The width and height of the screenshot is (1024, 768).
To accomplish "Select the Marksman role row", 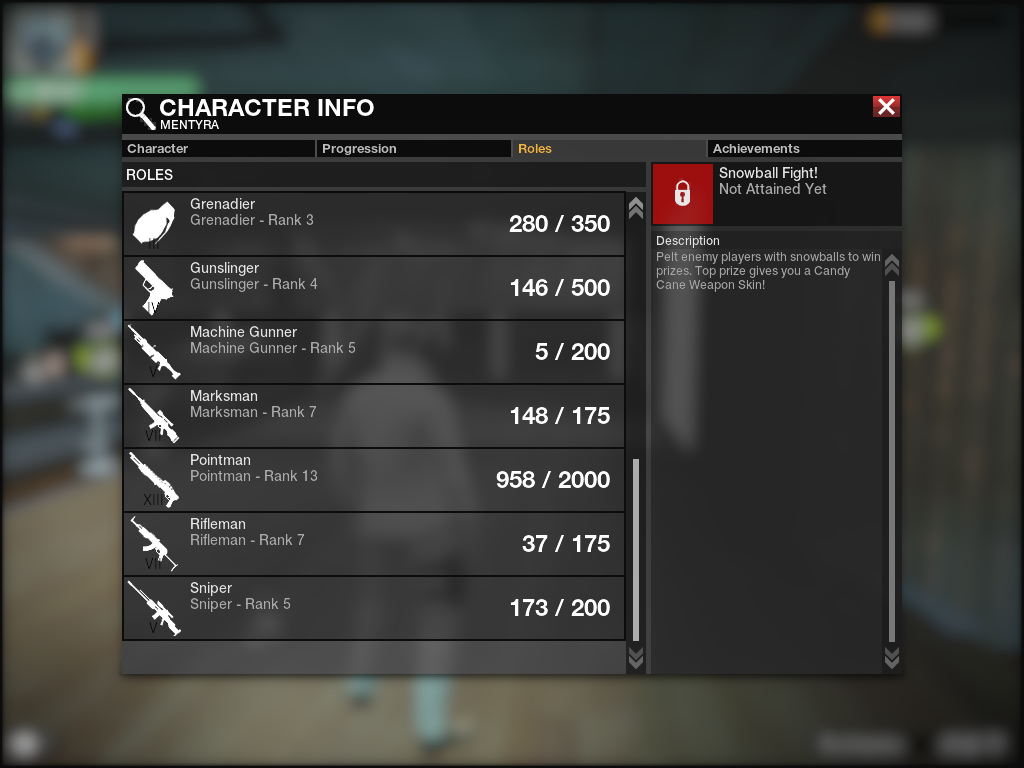I will click(373, 416).
